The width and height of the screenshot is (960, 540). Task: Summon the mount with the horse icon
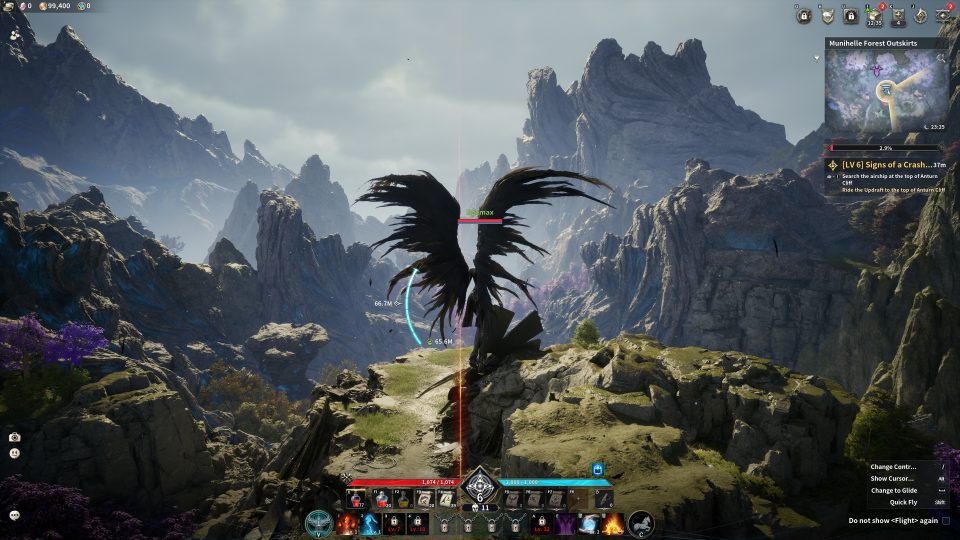641,523
